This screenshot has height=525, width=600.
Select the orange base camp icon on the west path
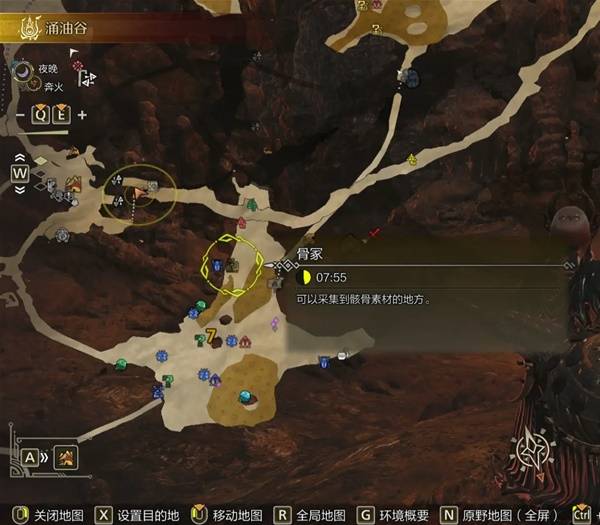tap(74, 185)
